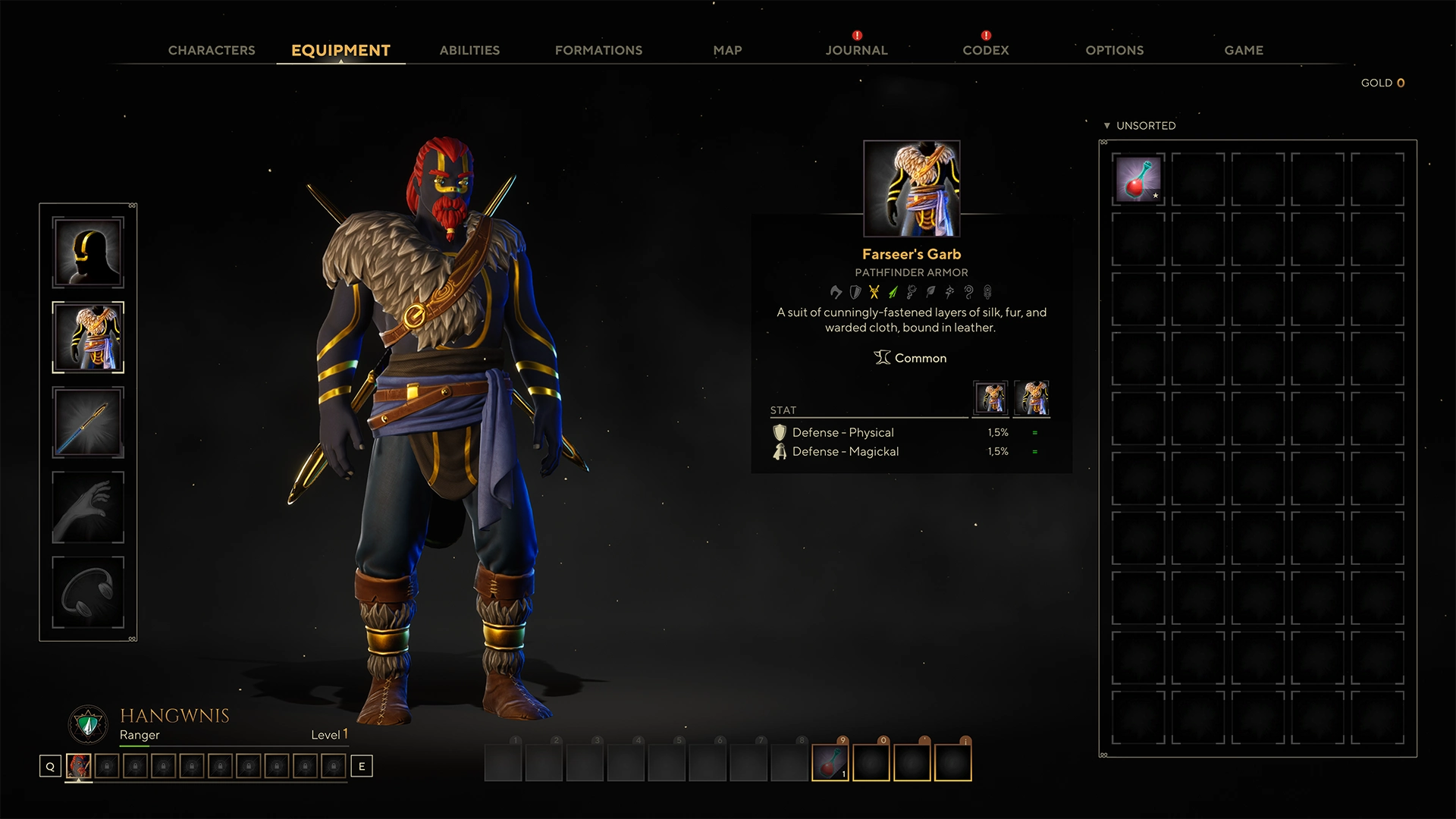Select the red potion in the inventory grid

pos(1137,180)
